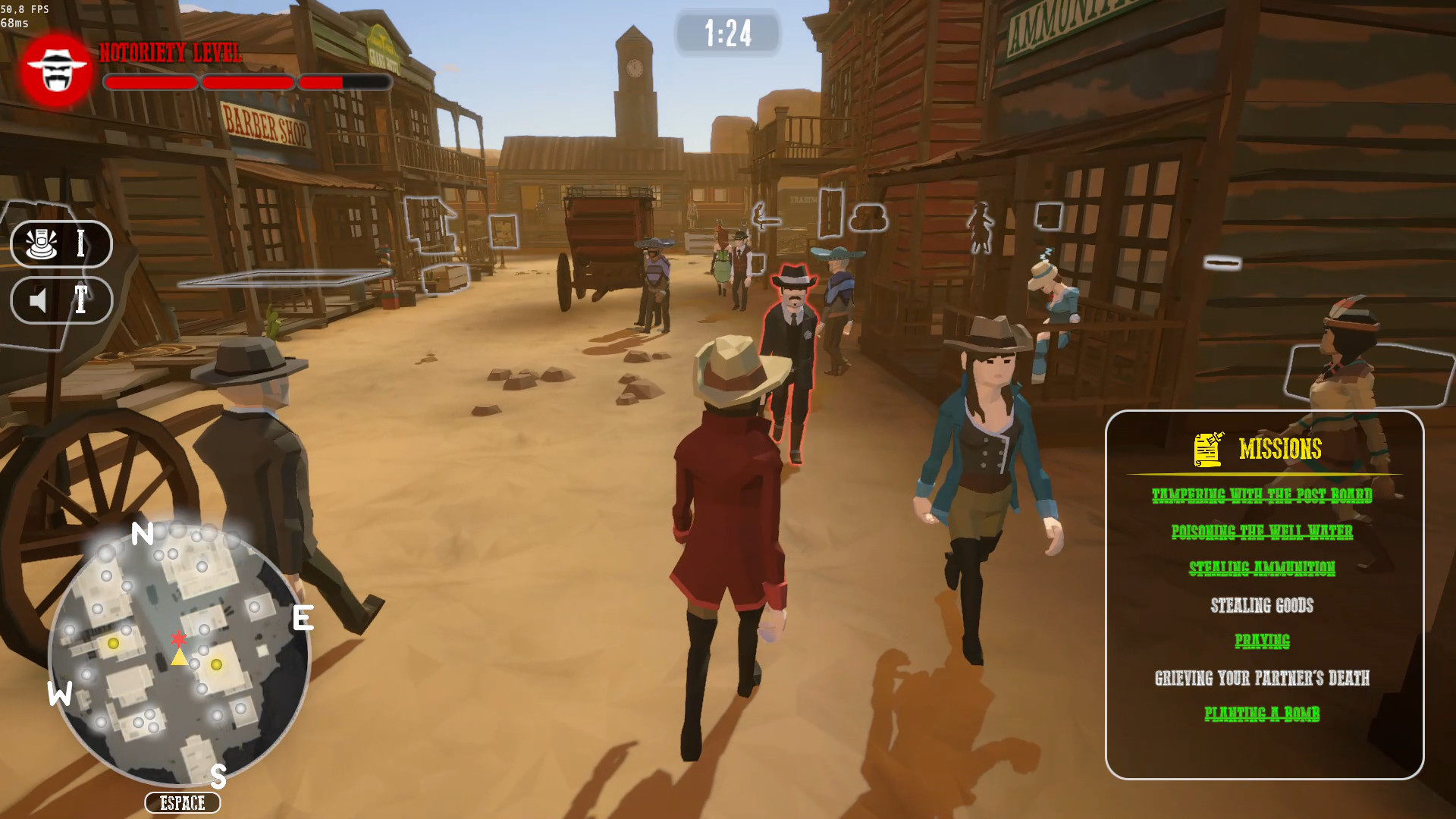Toggle the speaker sound option labeled T
The height and width of the screenshot is (819, 1456).
coord(61,300)
